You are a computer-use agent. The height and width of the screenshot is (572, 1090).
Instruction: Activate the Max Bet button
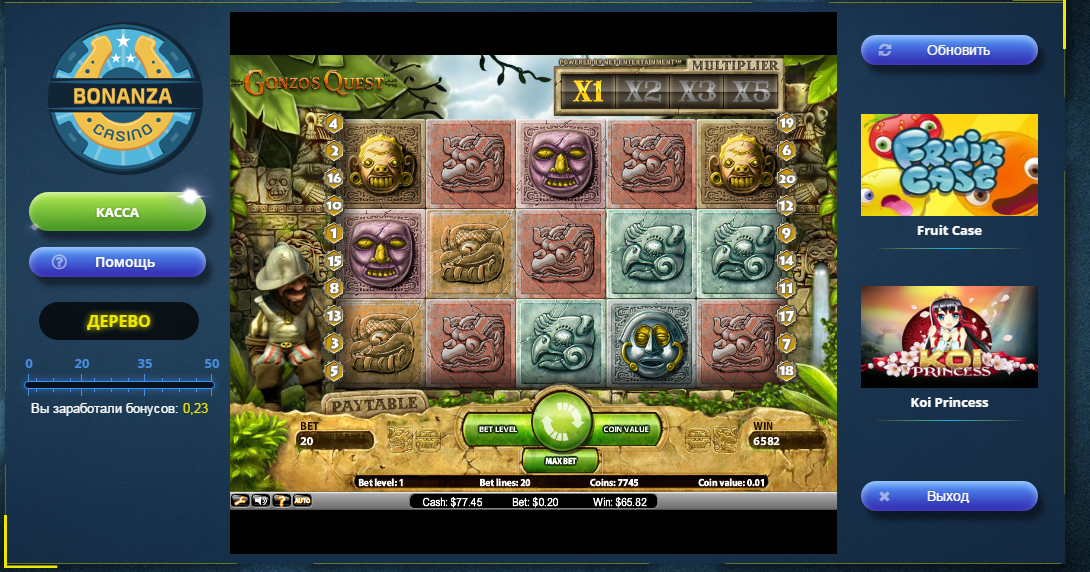563,461
